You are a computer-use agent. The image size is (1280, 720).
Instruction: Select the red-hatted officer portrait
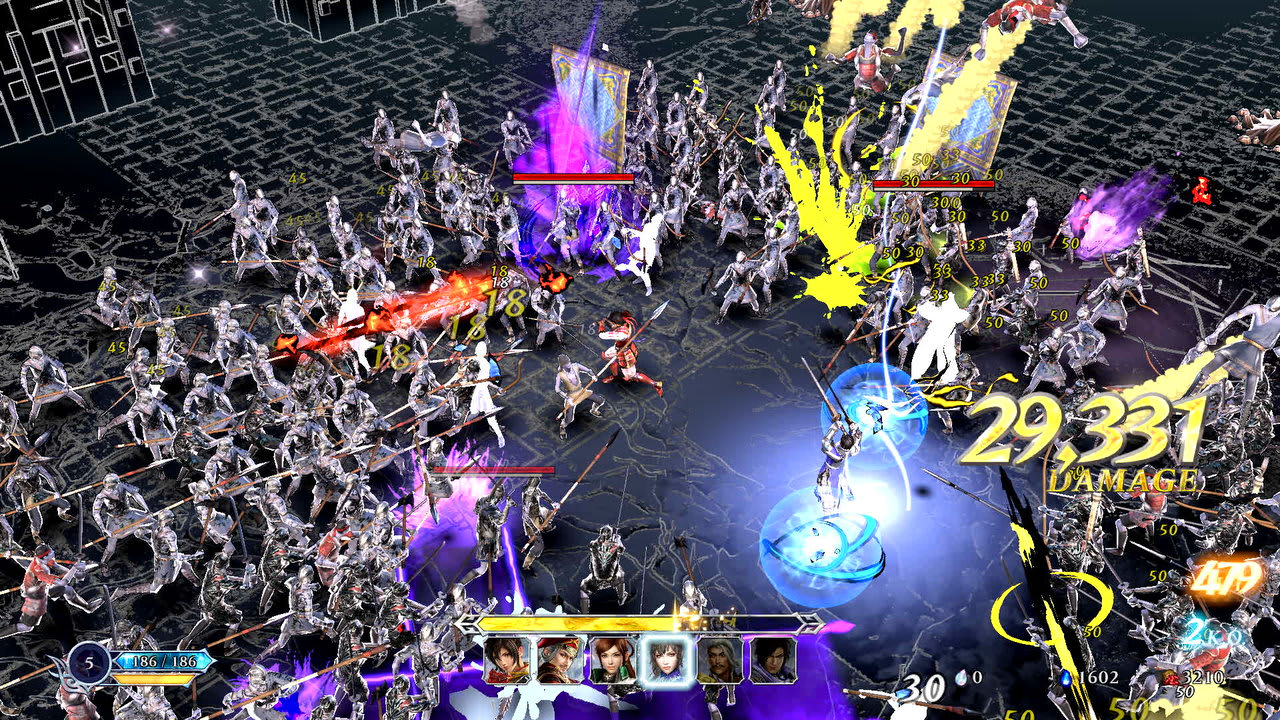pos(560,661)
